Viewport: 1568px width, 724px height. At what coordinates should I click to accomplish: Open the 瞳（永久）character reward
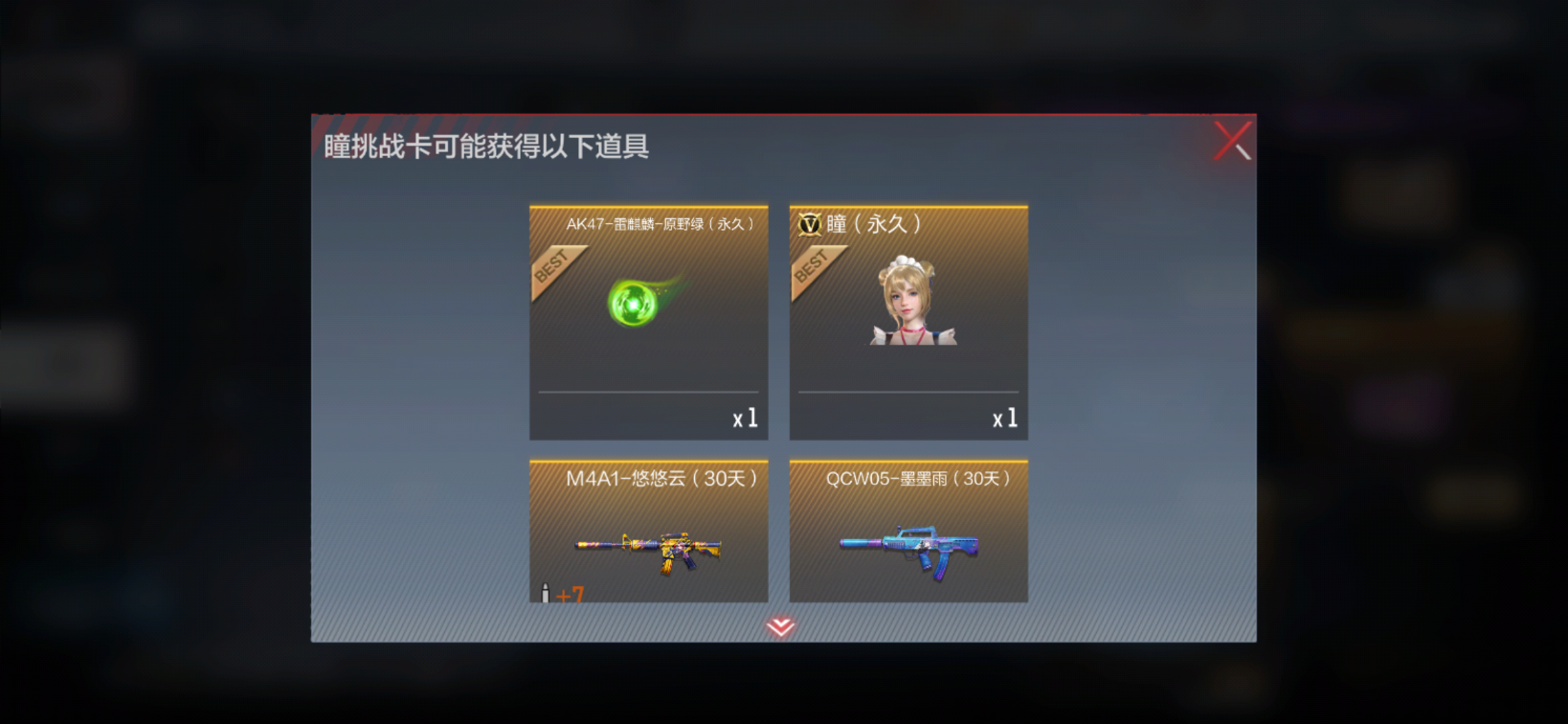907,321
